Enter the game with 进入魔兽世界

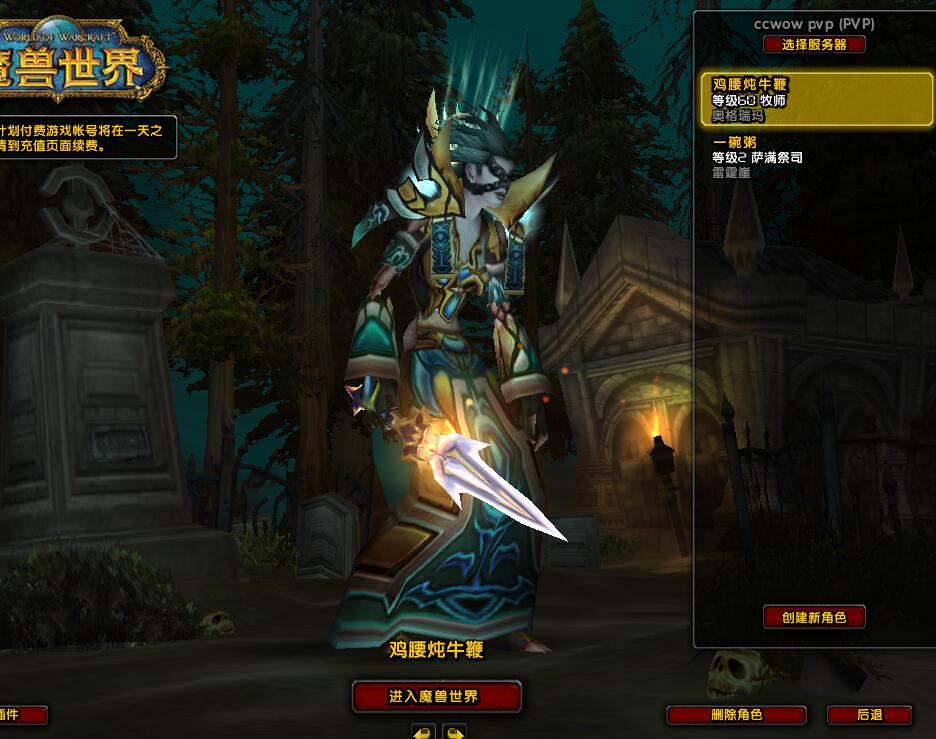pyautogui.click(x=436, y=696)
